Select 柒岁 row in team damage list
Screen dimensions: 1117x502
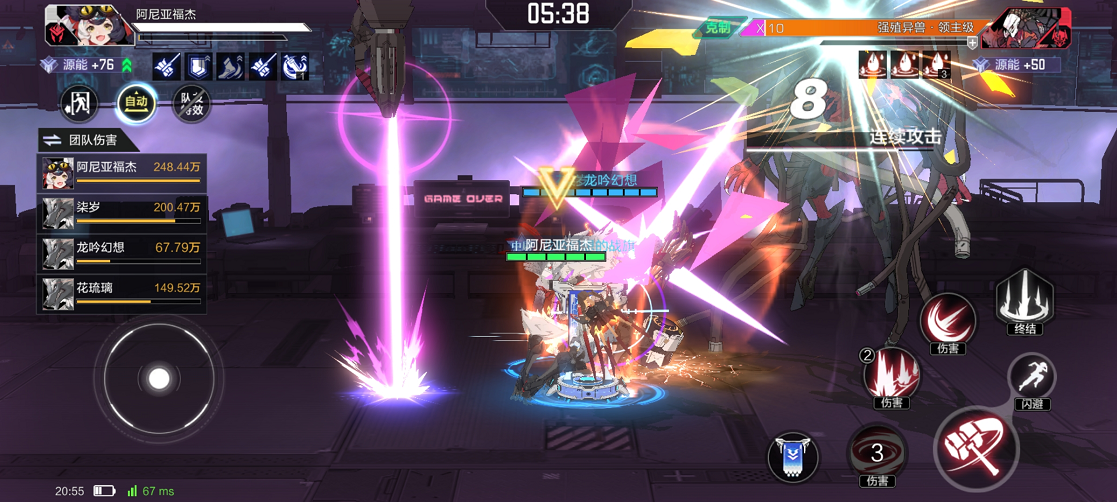click(x=121, y=212)
